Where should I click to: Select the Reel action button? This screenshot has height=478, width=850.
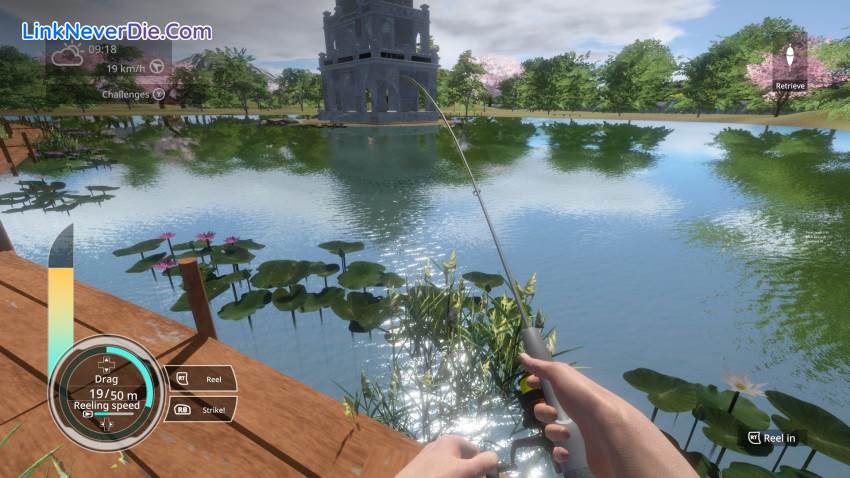tap(202, 378)
